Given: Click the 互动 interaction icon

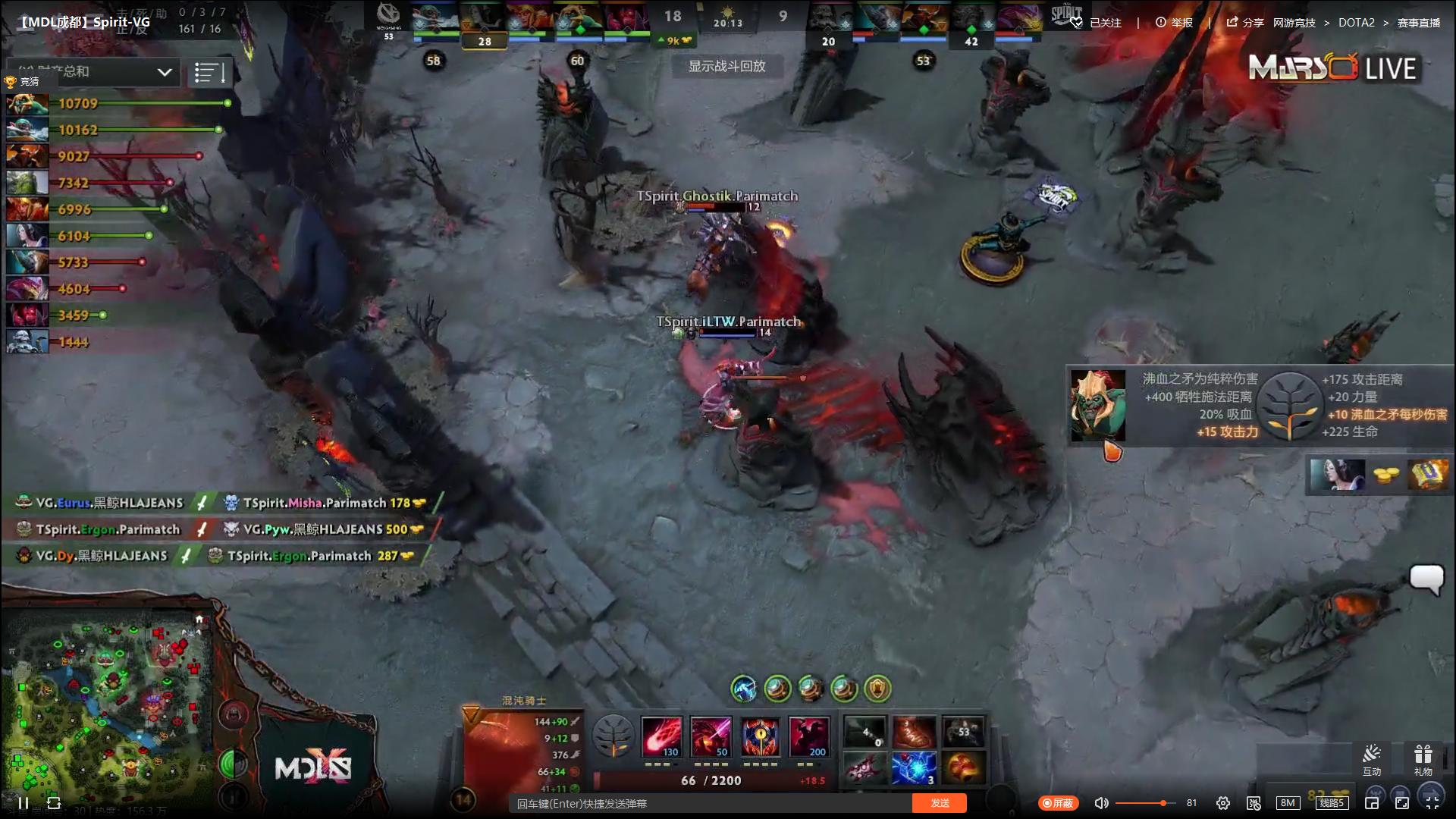Looking at the screenshot, I should point(1373,757).
